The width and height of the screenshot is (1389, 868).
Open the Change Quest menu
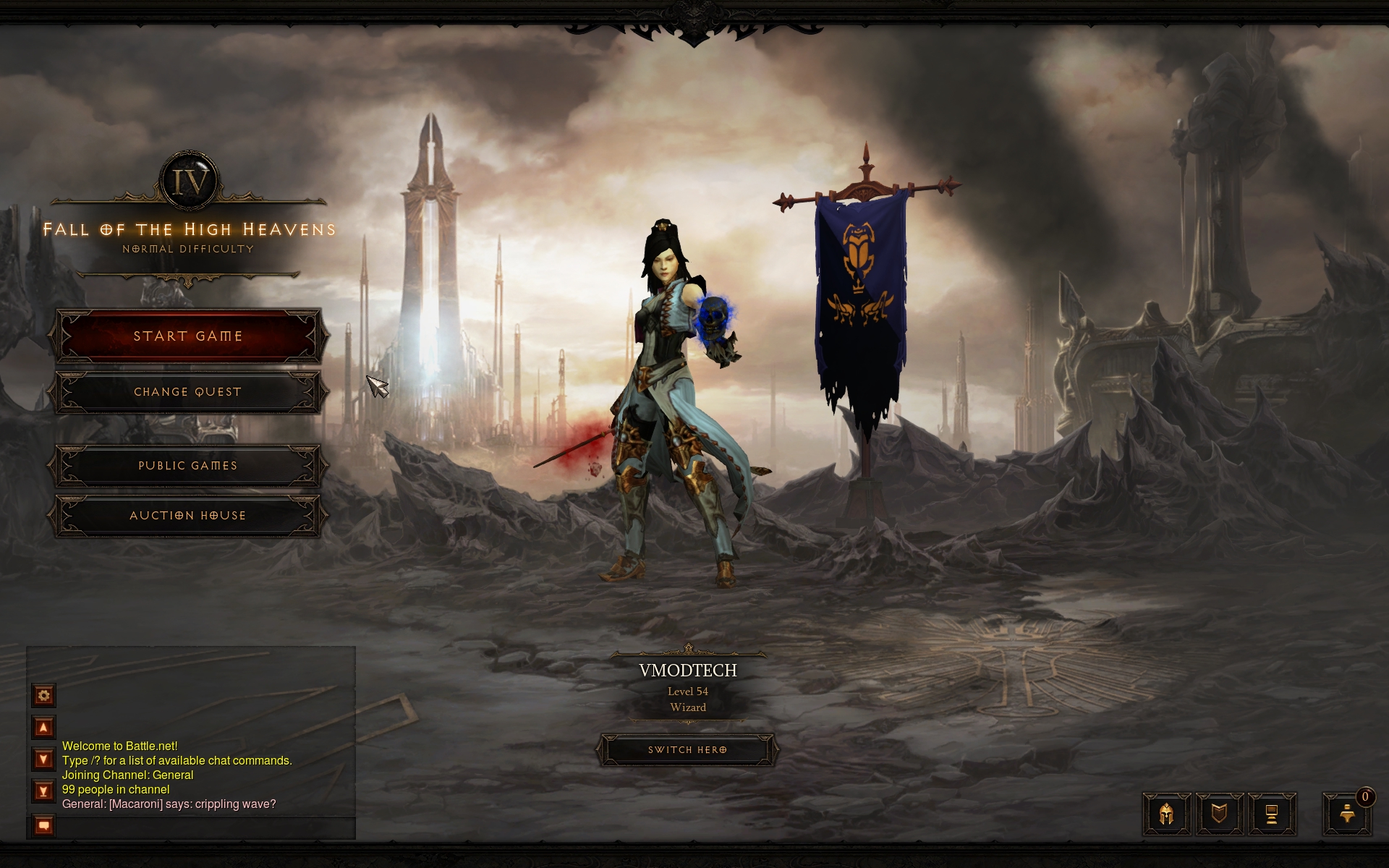tap(188, 392)
